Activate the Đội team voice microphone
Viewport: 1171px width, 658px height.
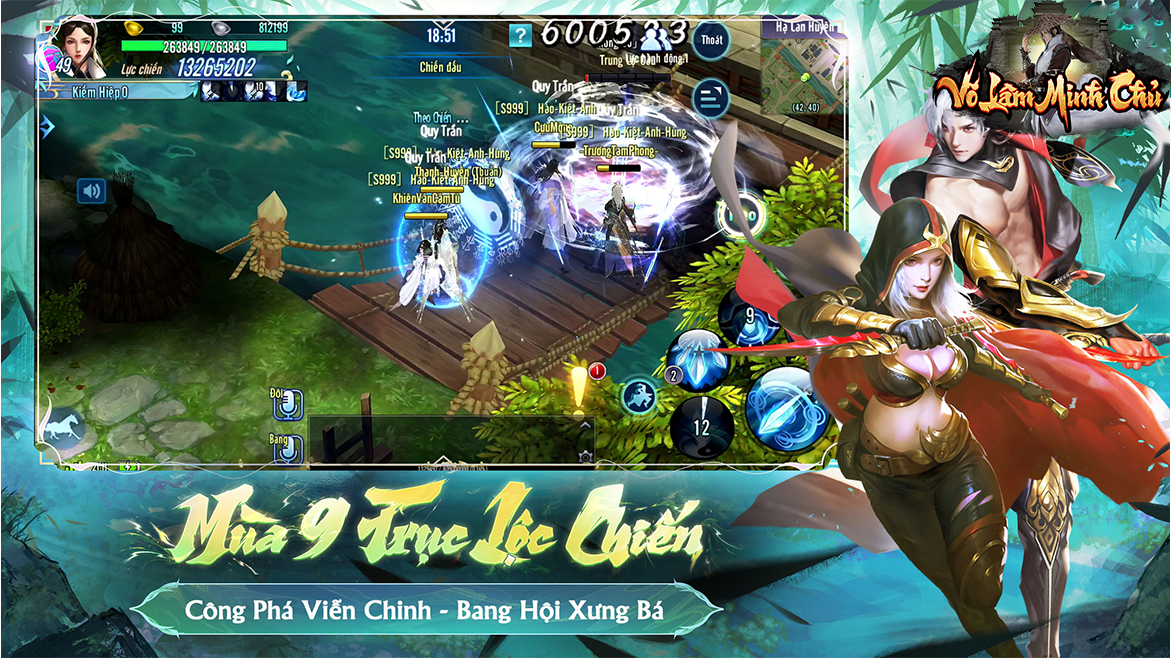pyautogui.click(x=288, y=405)
